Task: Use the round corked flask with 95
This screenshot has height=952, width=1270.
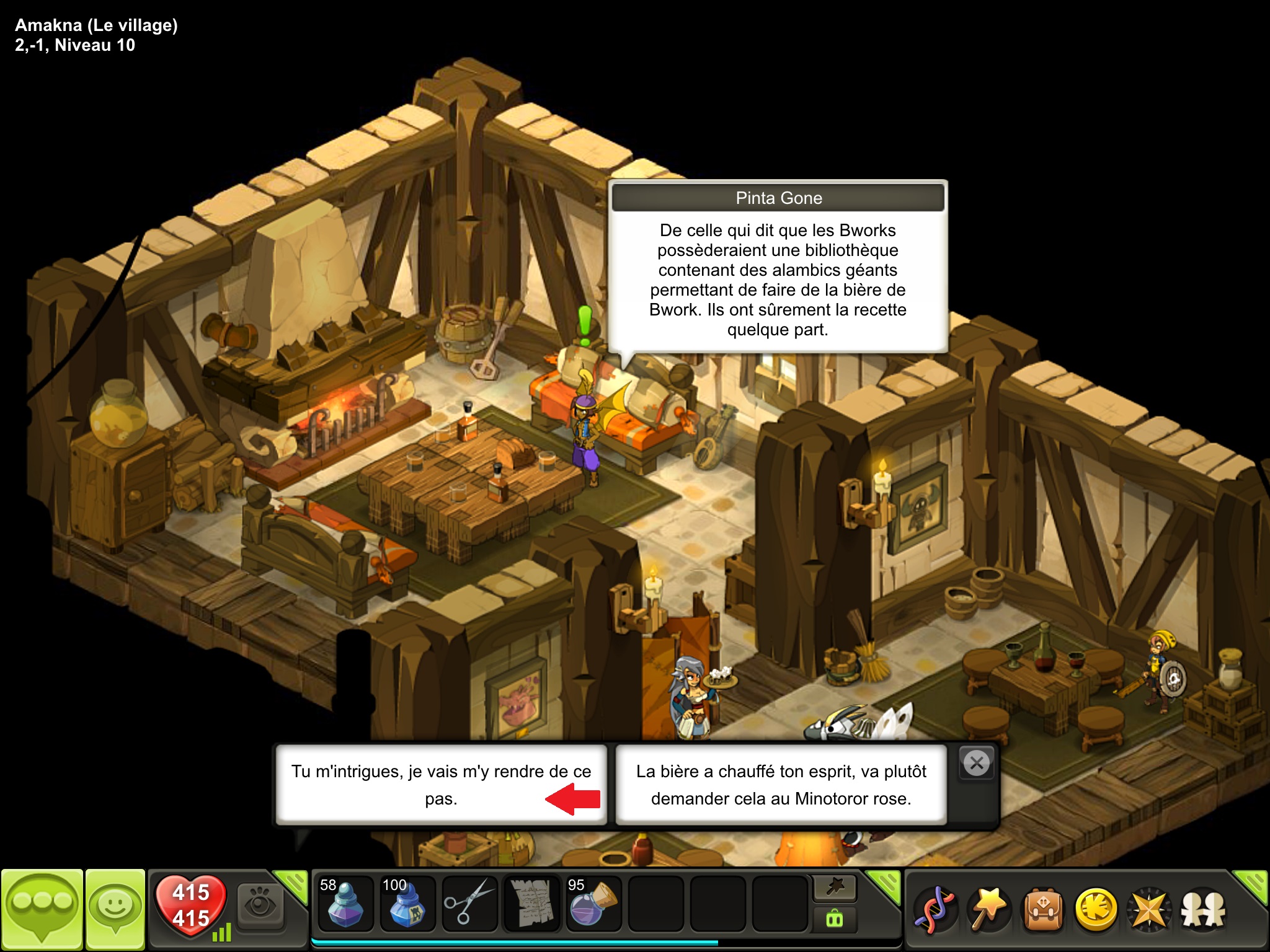Action: [593, 905]
